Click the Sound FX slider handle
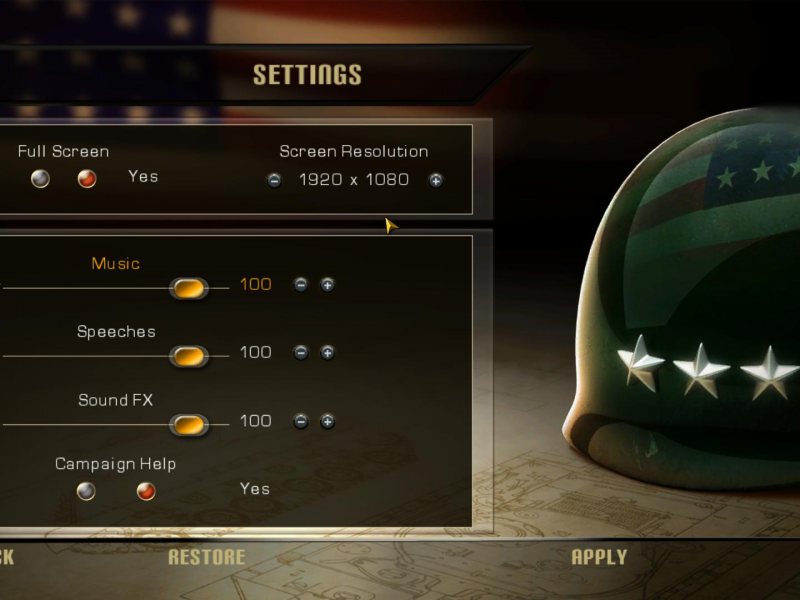Image resolution: width=800 pixels, height=600 pixels. click(188, 425)
